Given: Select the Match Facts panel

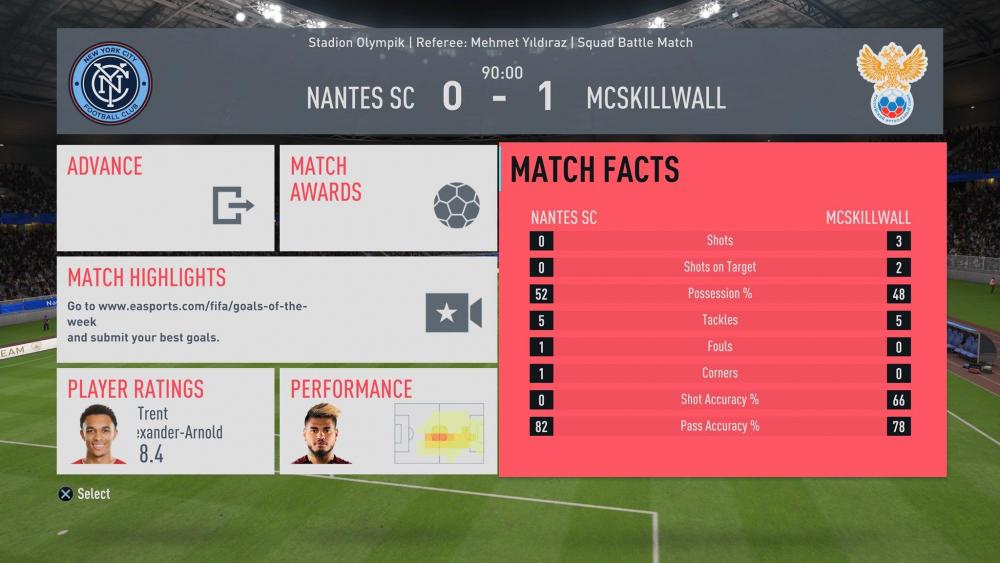Looking at the screenshot, I should (722, 310).
